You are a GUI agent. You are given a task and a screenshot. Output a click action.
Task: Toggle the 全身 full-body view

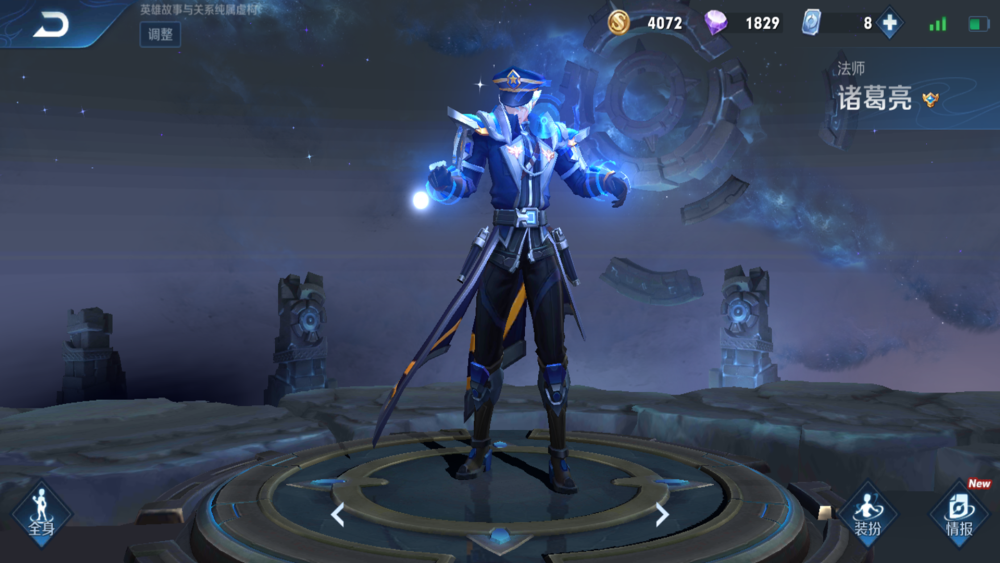point(41,511)
